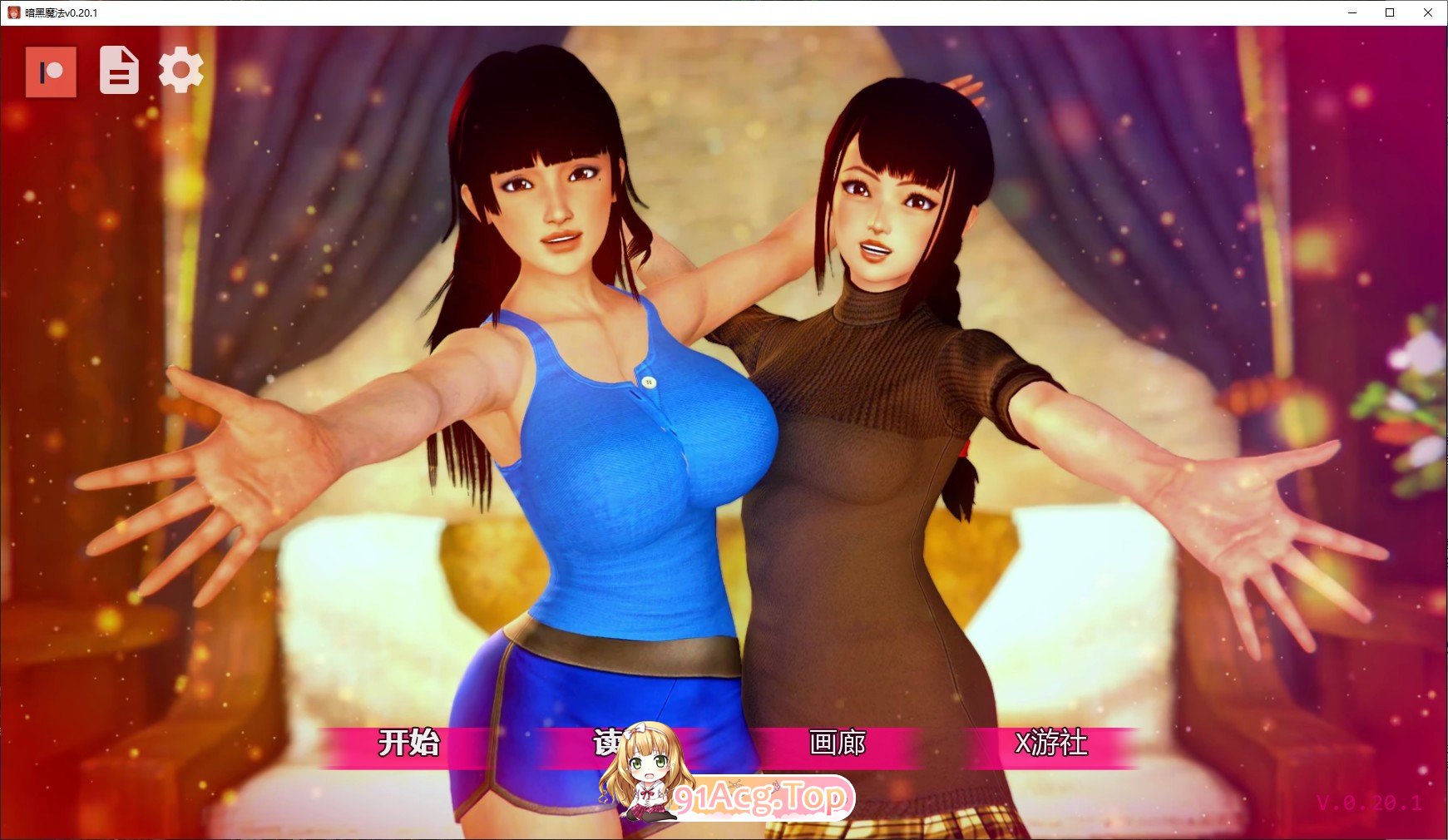Viewport: 1448px width, 840px height.
Task: Select the gear icon beside the document icon
Action: pos(180,72)
